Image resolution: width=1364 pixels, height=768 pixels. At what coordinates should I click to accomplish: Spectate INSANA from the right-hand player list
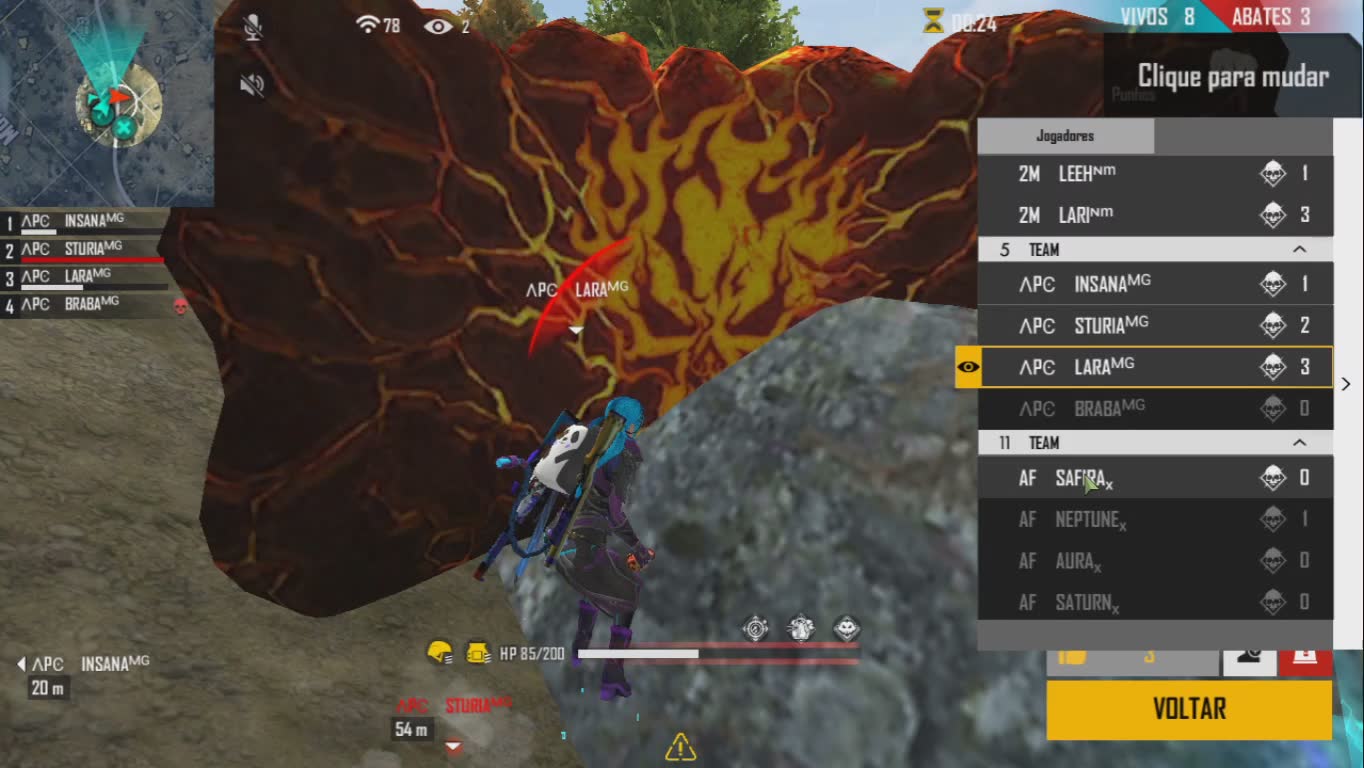pos(1154,284)
